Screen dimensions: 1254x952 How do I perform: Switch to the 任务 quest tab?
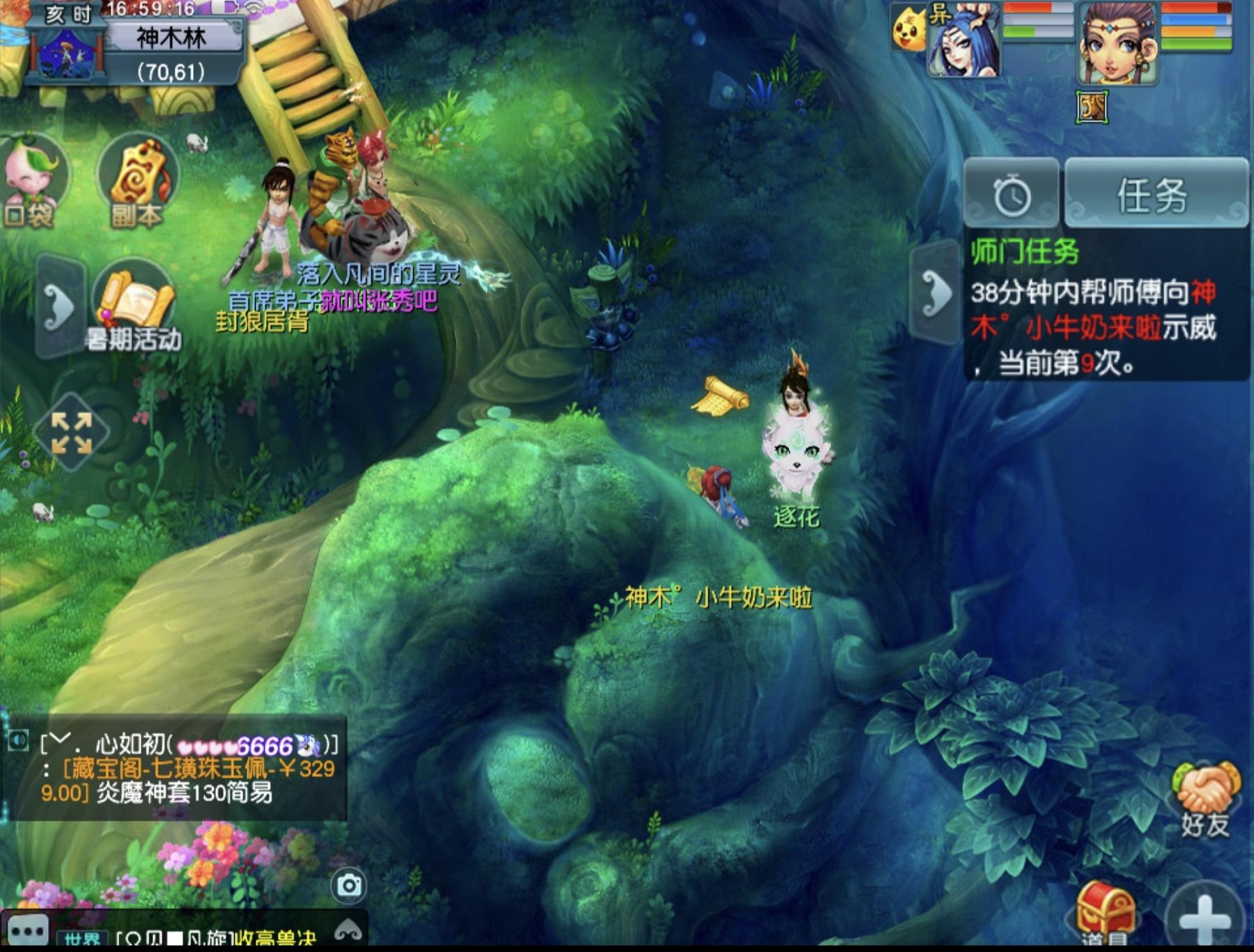1155,195
